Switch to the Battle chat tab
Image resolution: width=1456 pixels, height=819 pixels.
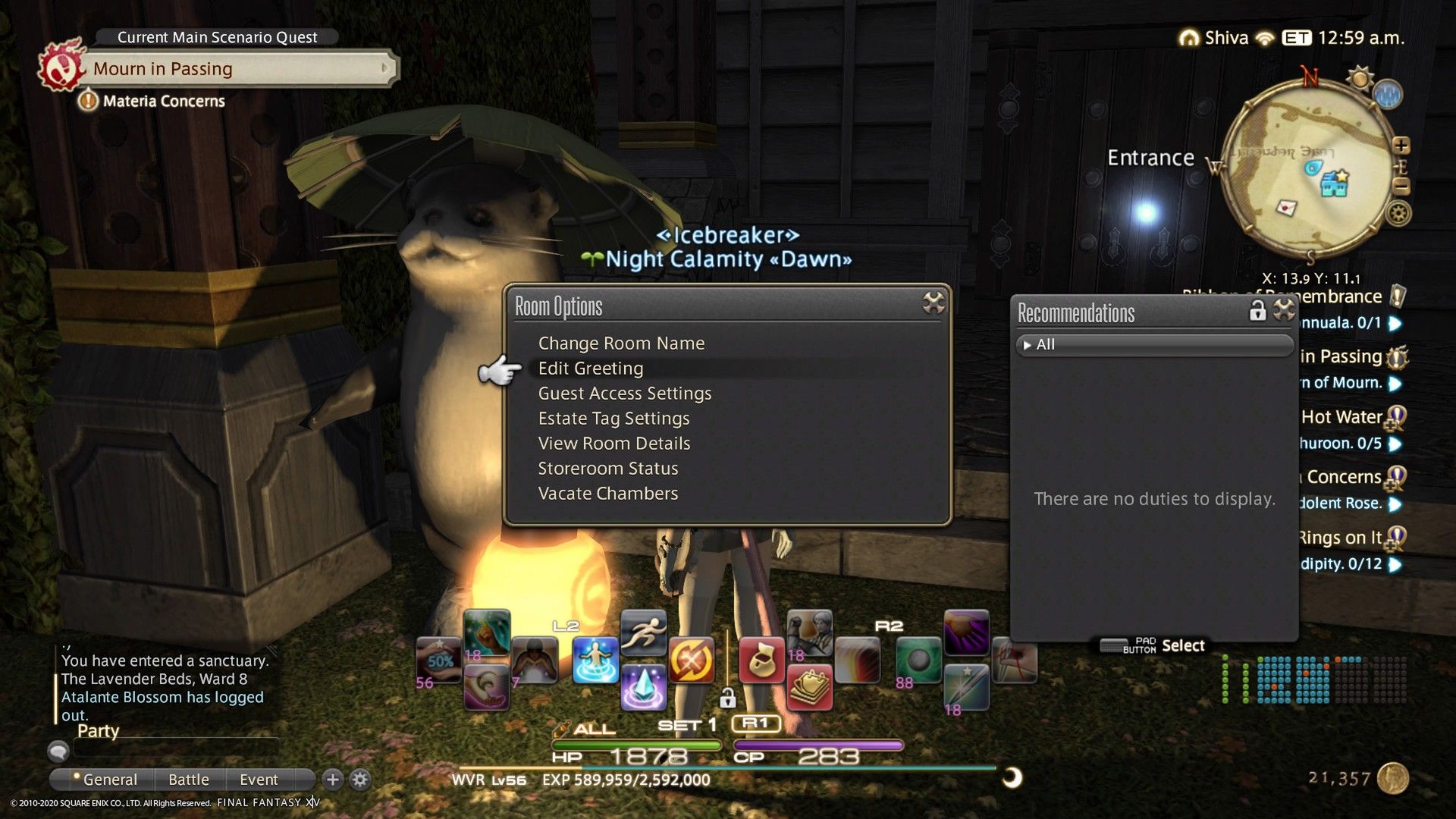click(189, 779)
